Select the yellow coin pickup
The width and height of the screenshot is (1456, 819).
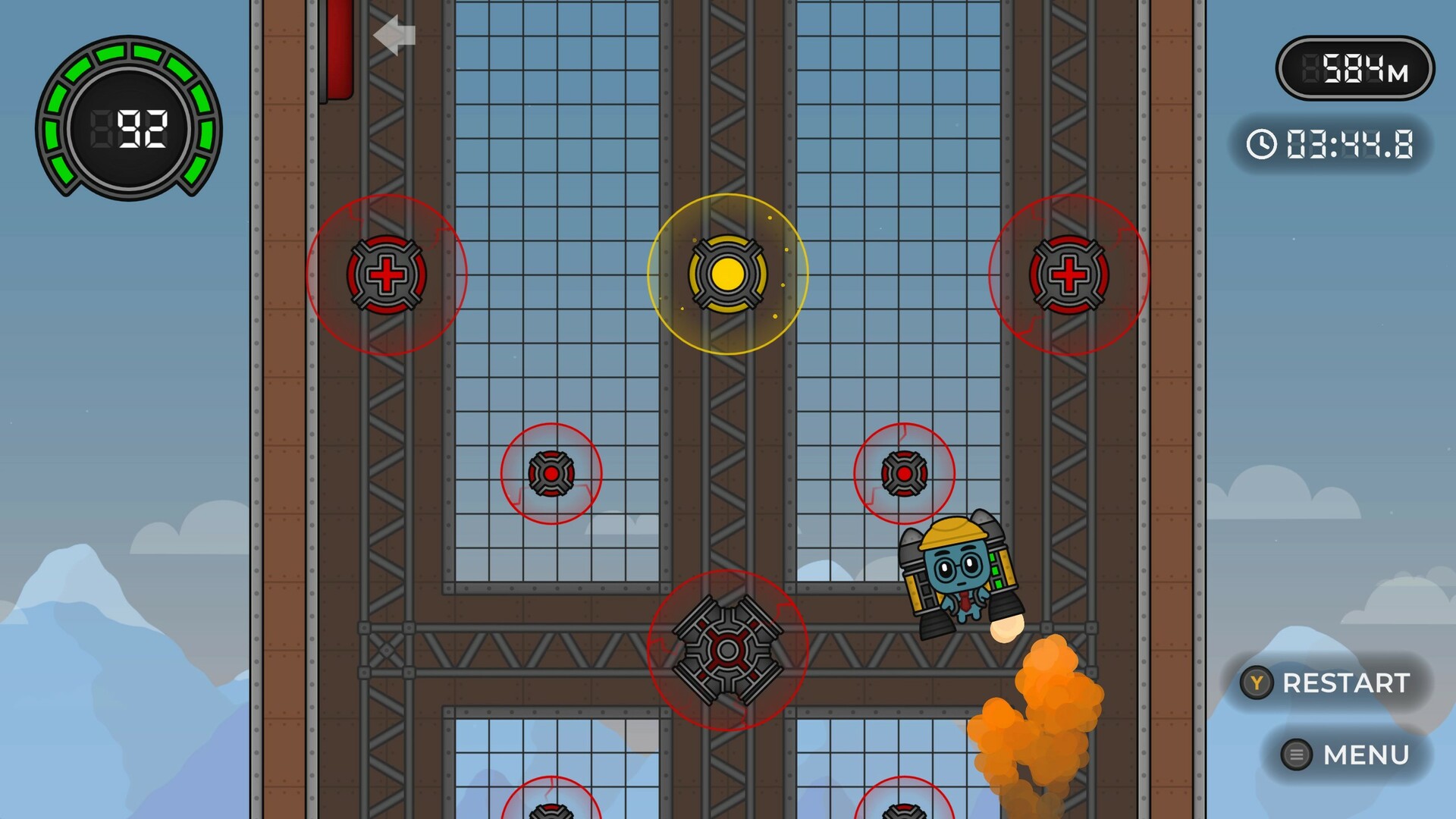727,275
